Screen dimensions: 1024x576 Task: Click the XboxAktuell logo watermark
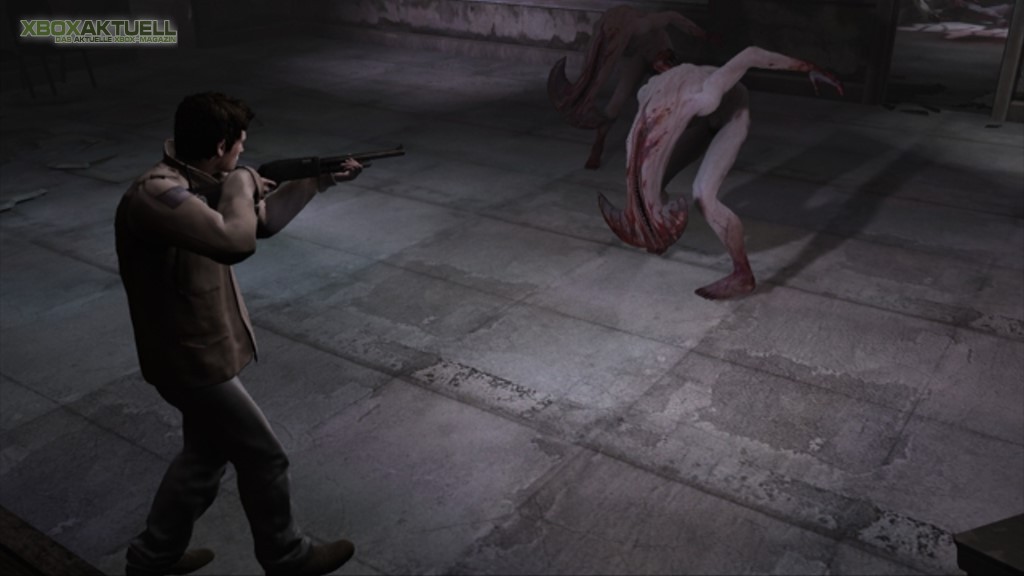click(98, 31)
